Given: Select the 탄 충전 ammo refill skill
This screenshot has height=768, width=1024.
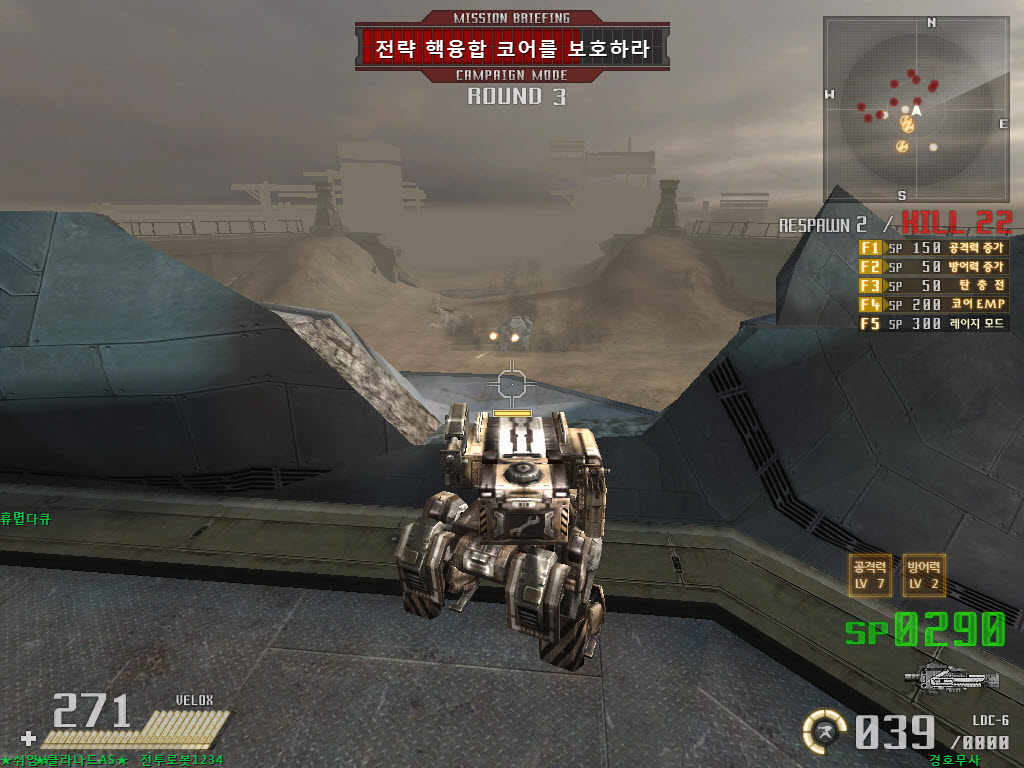Looking at the screenshot, I should (933, 285).
